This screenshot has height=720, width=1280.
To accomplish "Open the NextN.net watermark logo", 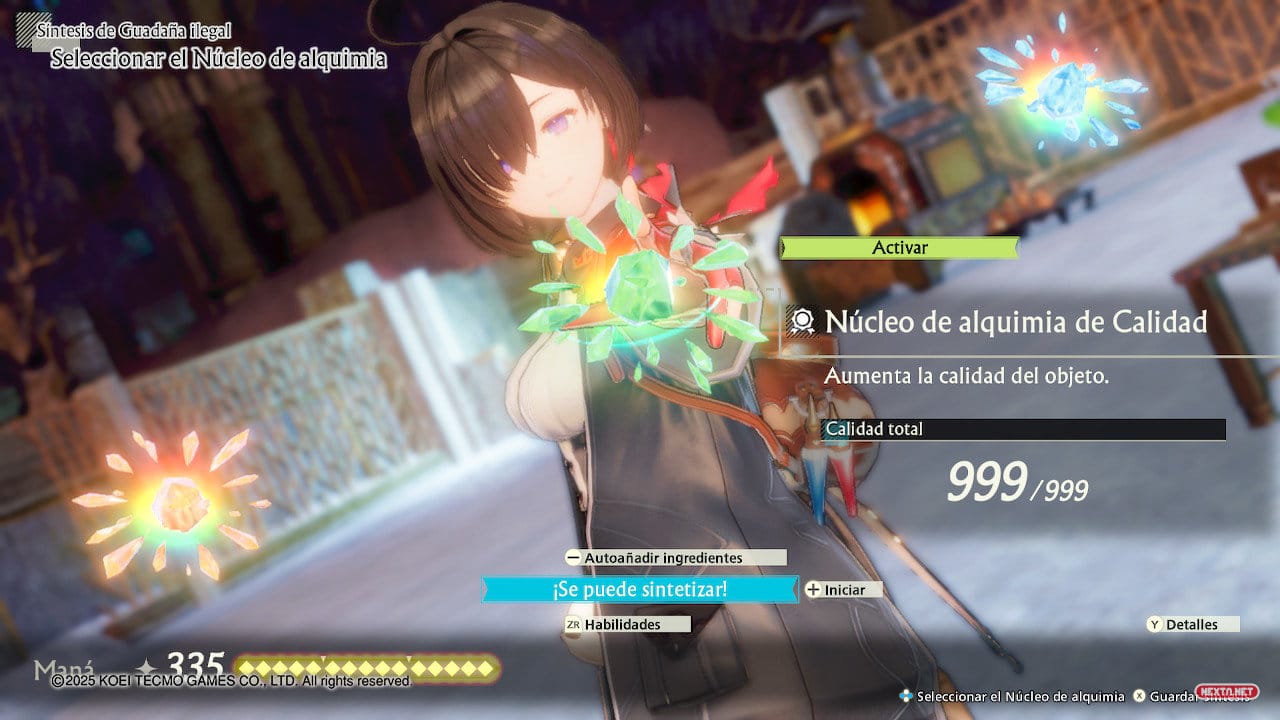I will pyautogui.click(x=1240, y=692).
